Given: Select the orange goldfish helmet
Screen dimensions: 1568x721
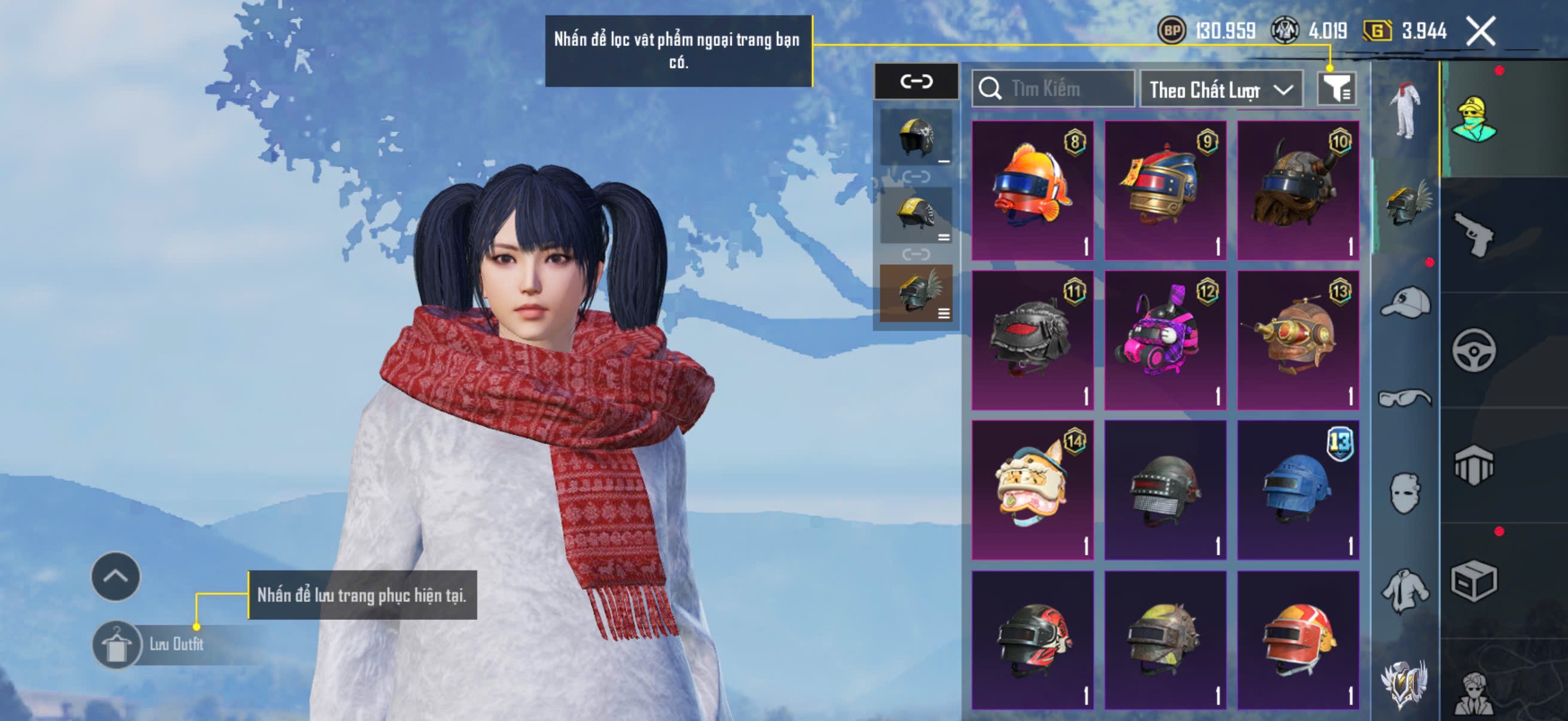Looking at the screenshot, I should pyautogui.click(x=1032, y=191).
